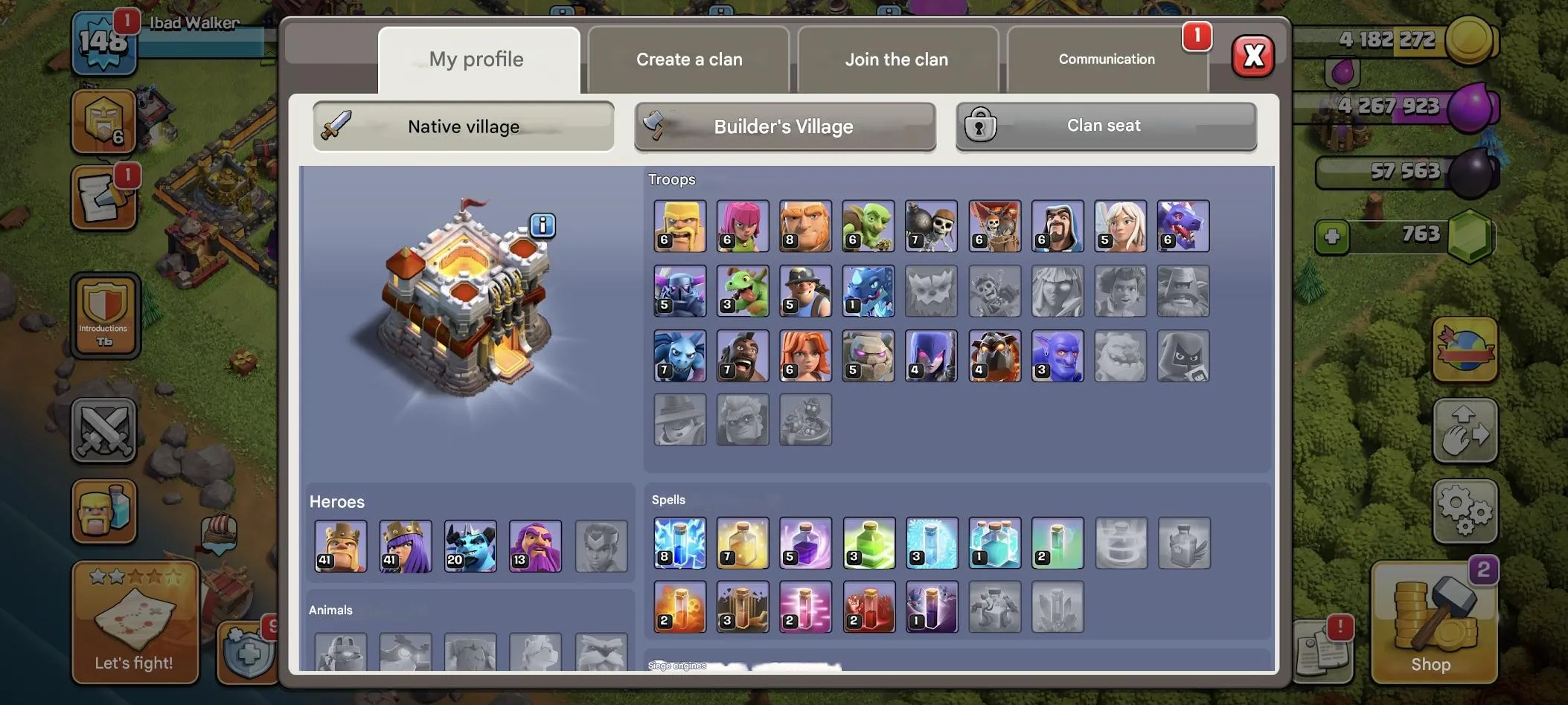
Task: Open the Introductions shield panel
Action: tap(104, 316)
